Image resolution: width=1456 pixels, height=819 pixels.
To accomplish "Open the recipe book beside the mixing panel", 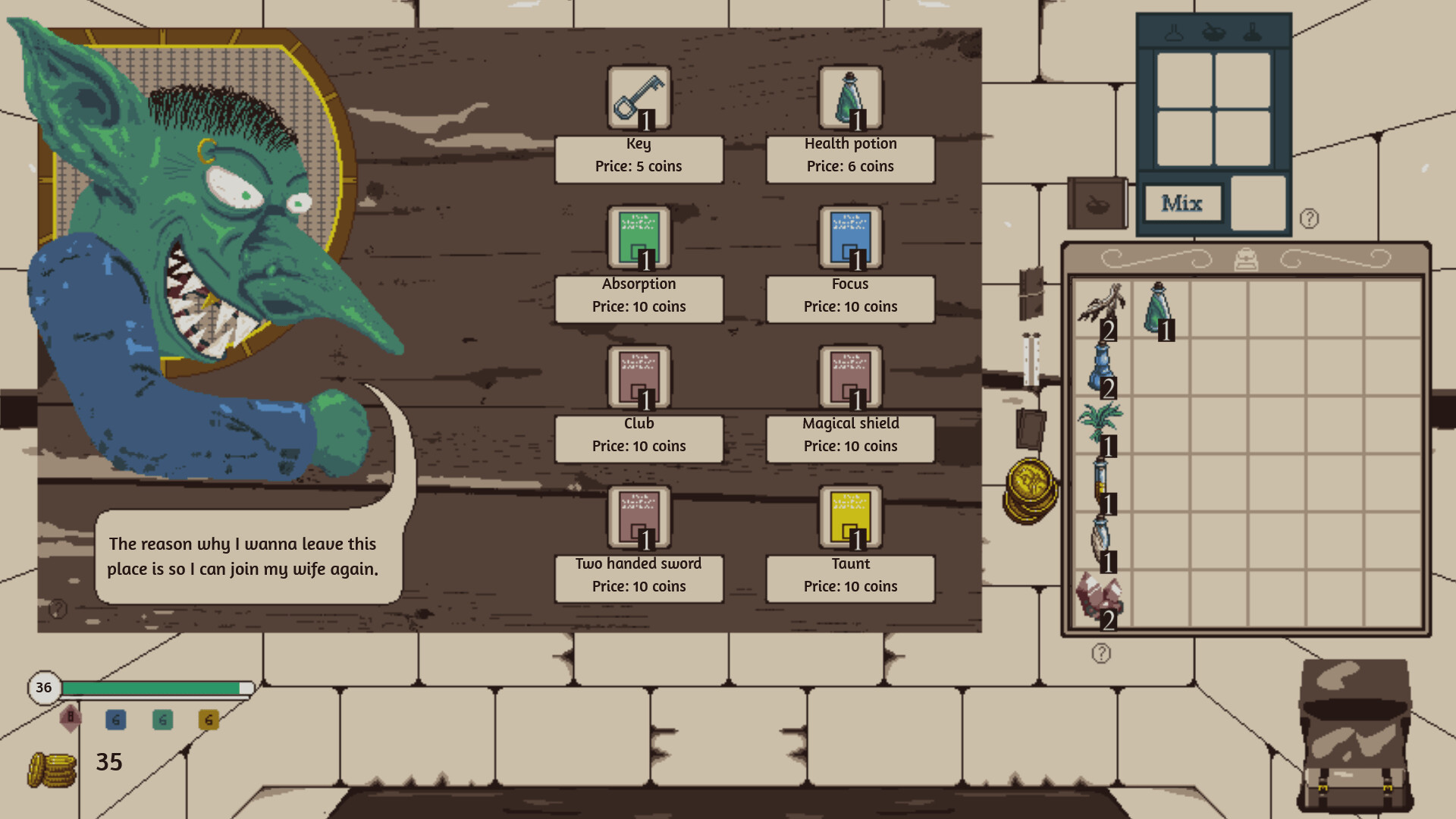I will [1099, 202].
